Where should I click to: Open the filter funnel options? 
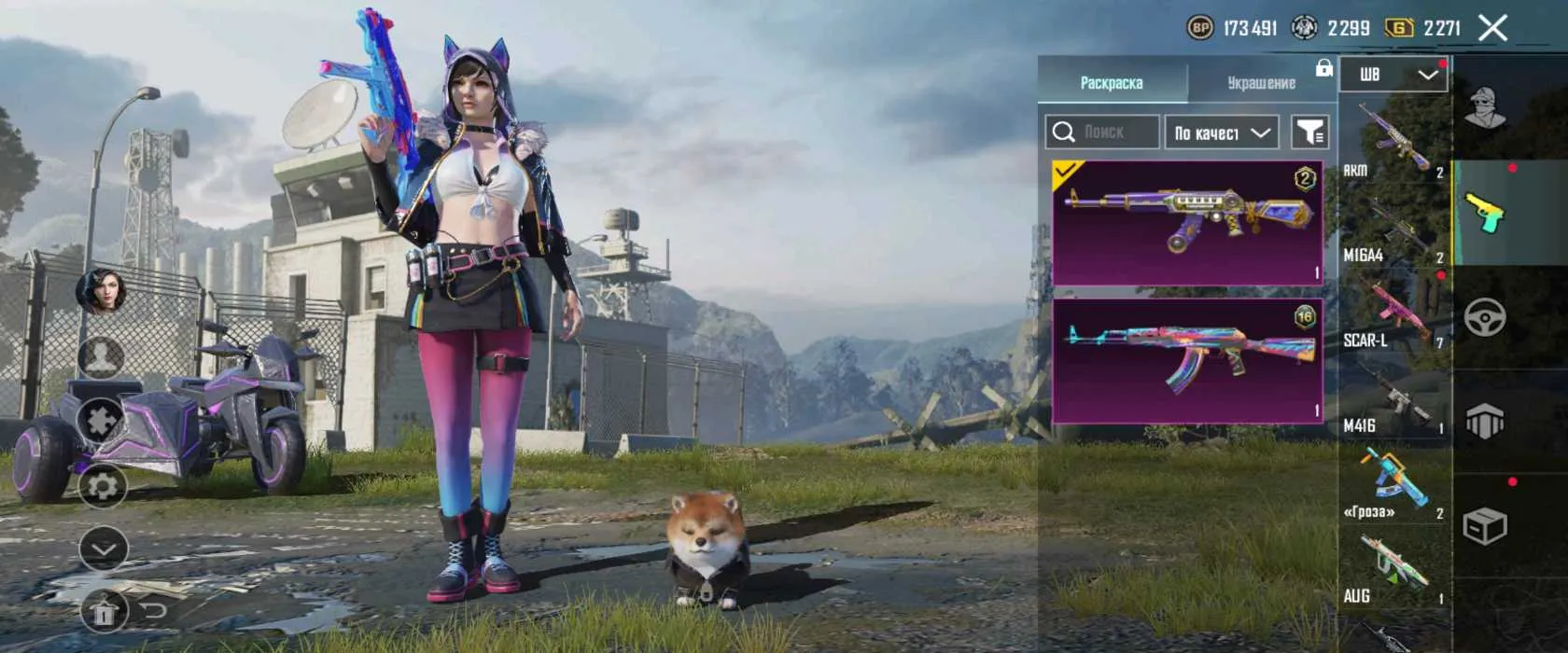click(1310, 132)
